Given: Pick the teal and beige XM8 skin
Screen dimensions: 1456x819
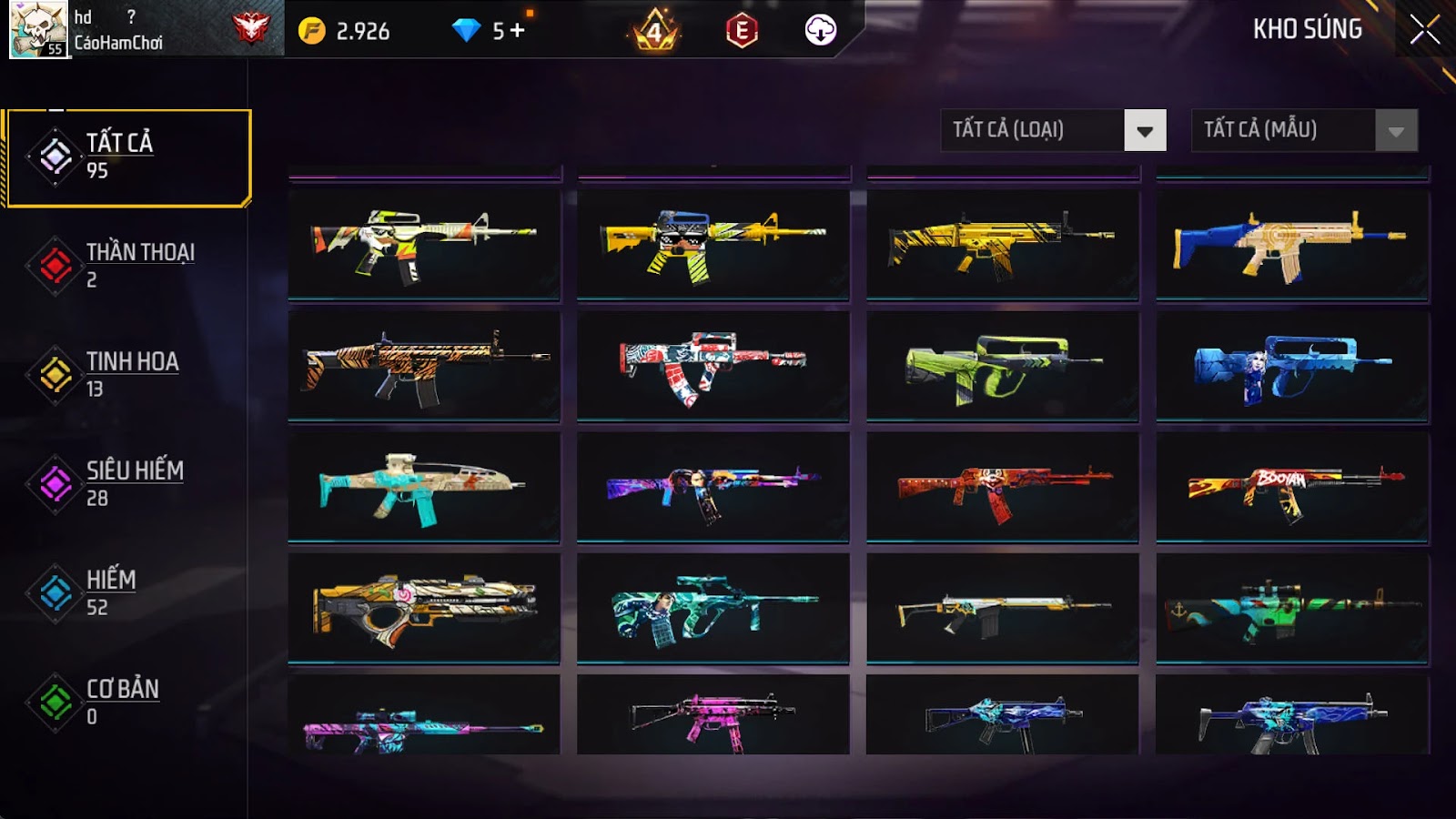Looking at the screenshot, I should coord(424,488).
